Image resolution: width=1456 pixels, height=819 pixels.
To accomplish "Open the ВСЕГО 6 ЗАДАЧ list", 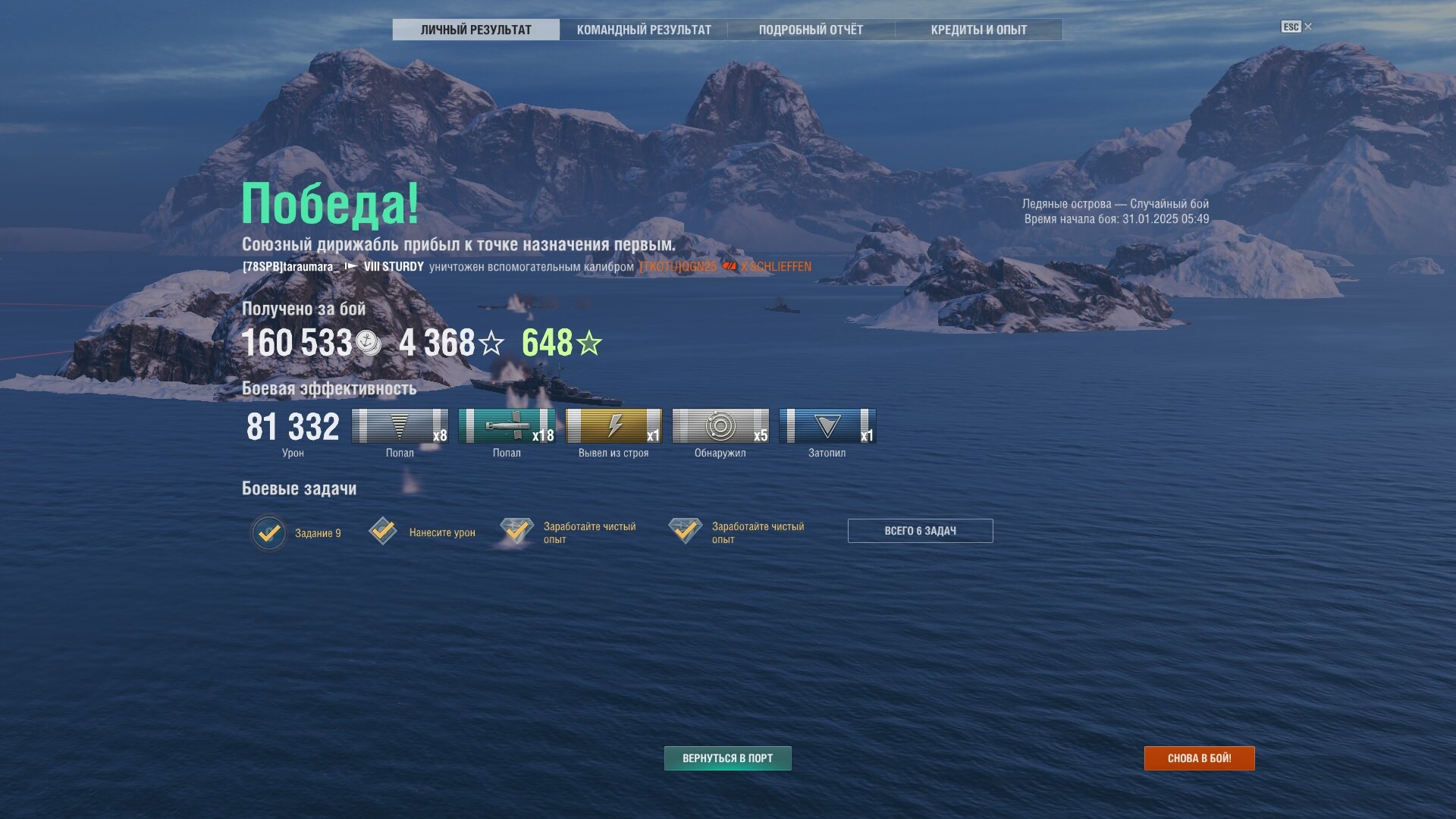I will click(920, 531).
